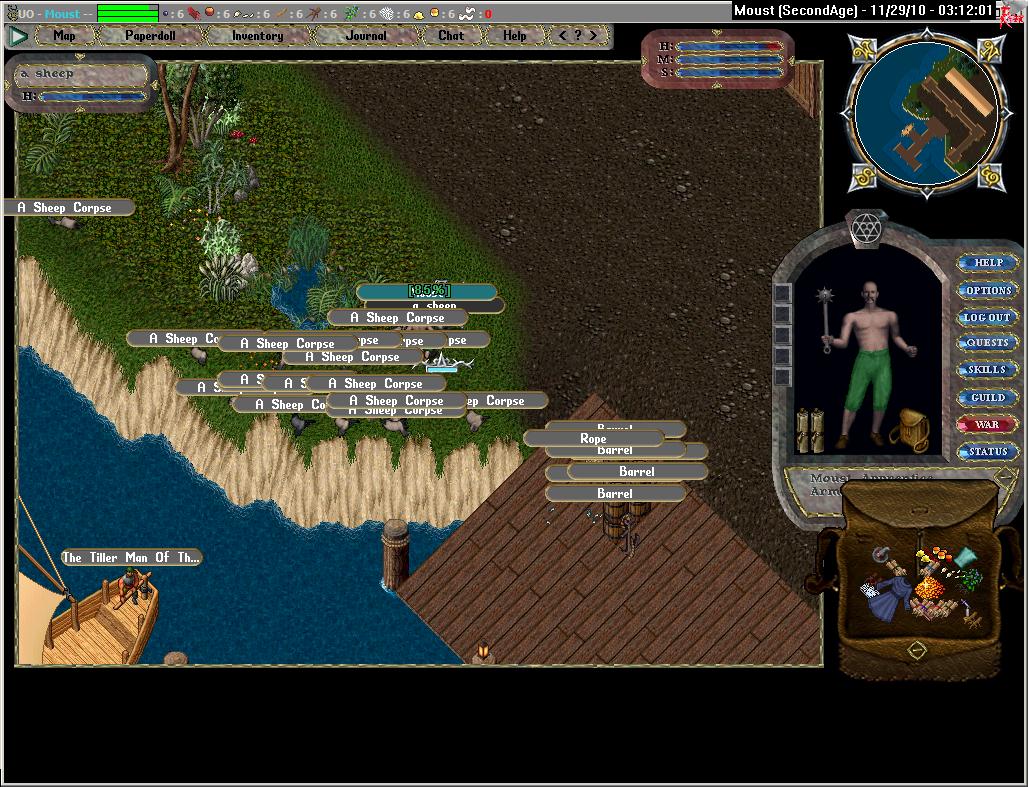This screenshot has width=1028, height=787.
Task: Choose LOG OUT on the paperdoll
Action: tap(988, 317)
